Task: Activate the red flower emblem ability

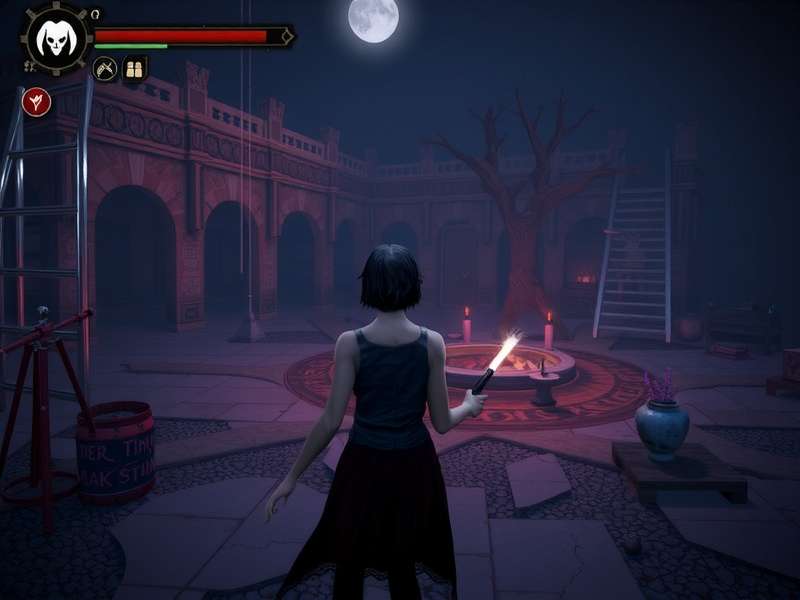Action: coord(37,101)
